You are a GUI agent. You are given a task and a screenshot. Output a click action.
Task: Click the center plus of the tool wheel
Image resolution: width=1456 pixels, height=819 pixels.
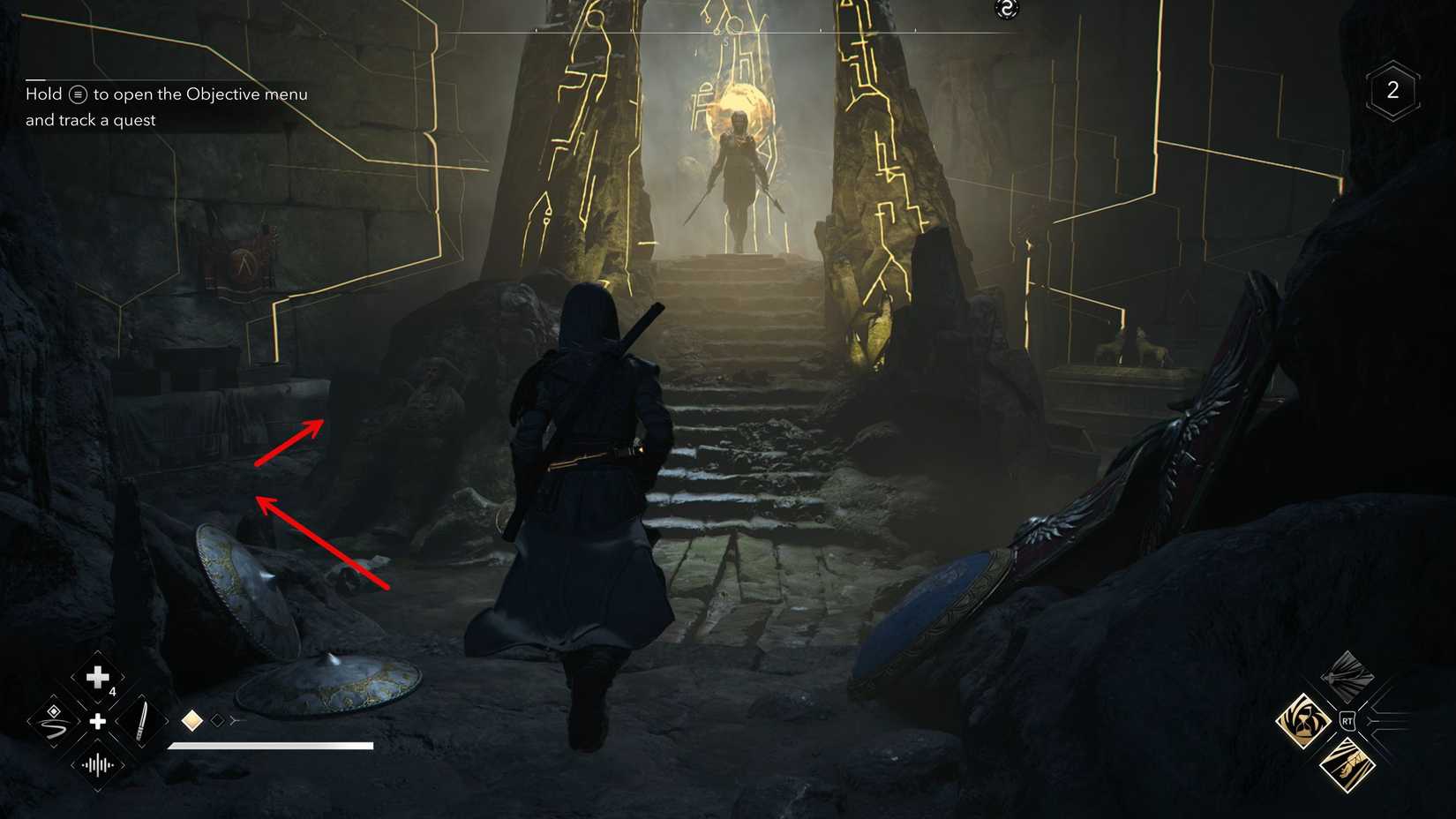click(x=97, y=721)
